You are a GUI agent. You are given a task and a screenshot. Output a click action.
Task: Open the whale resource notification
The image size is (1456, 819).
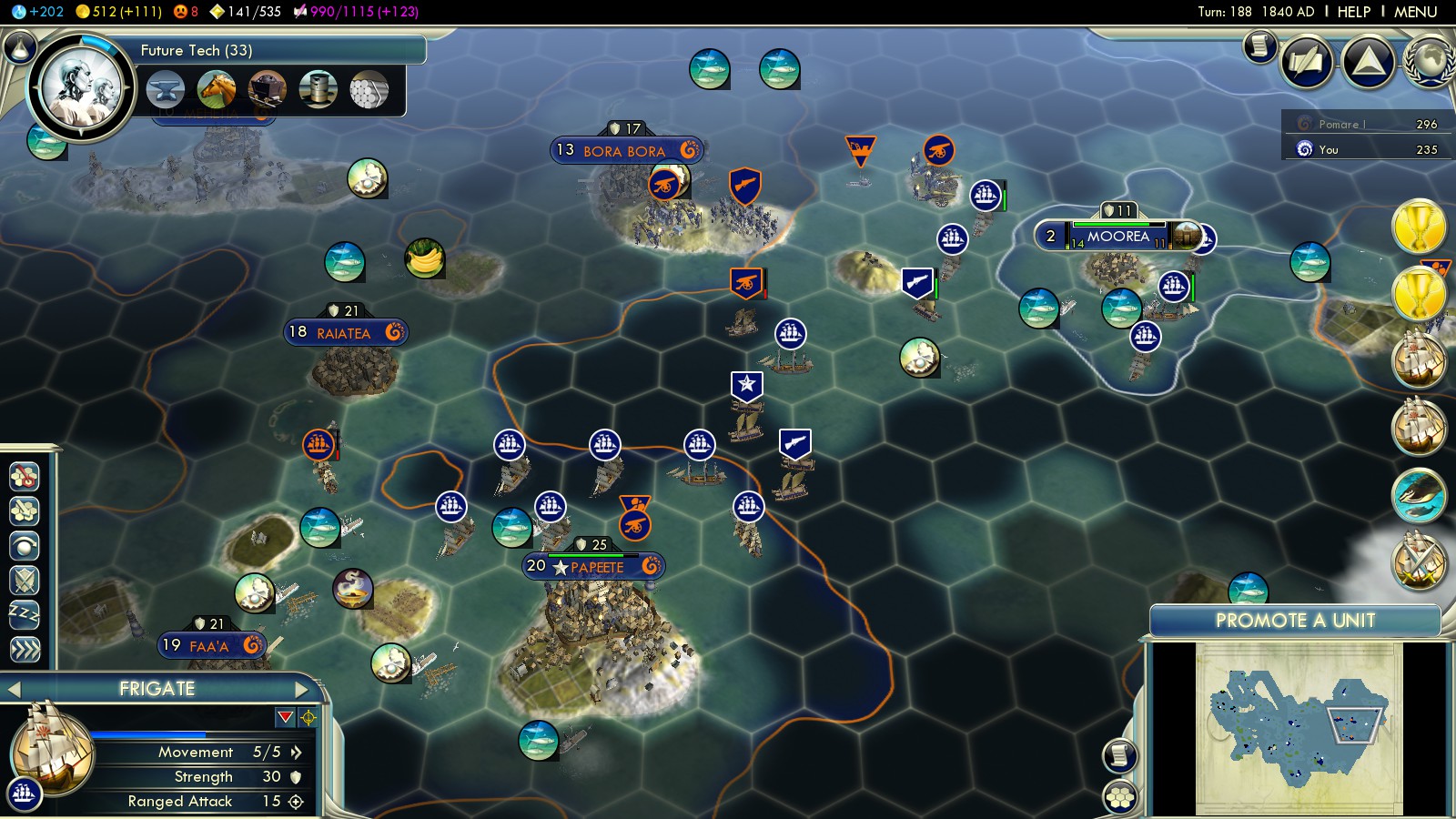point(1419,495)
